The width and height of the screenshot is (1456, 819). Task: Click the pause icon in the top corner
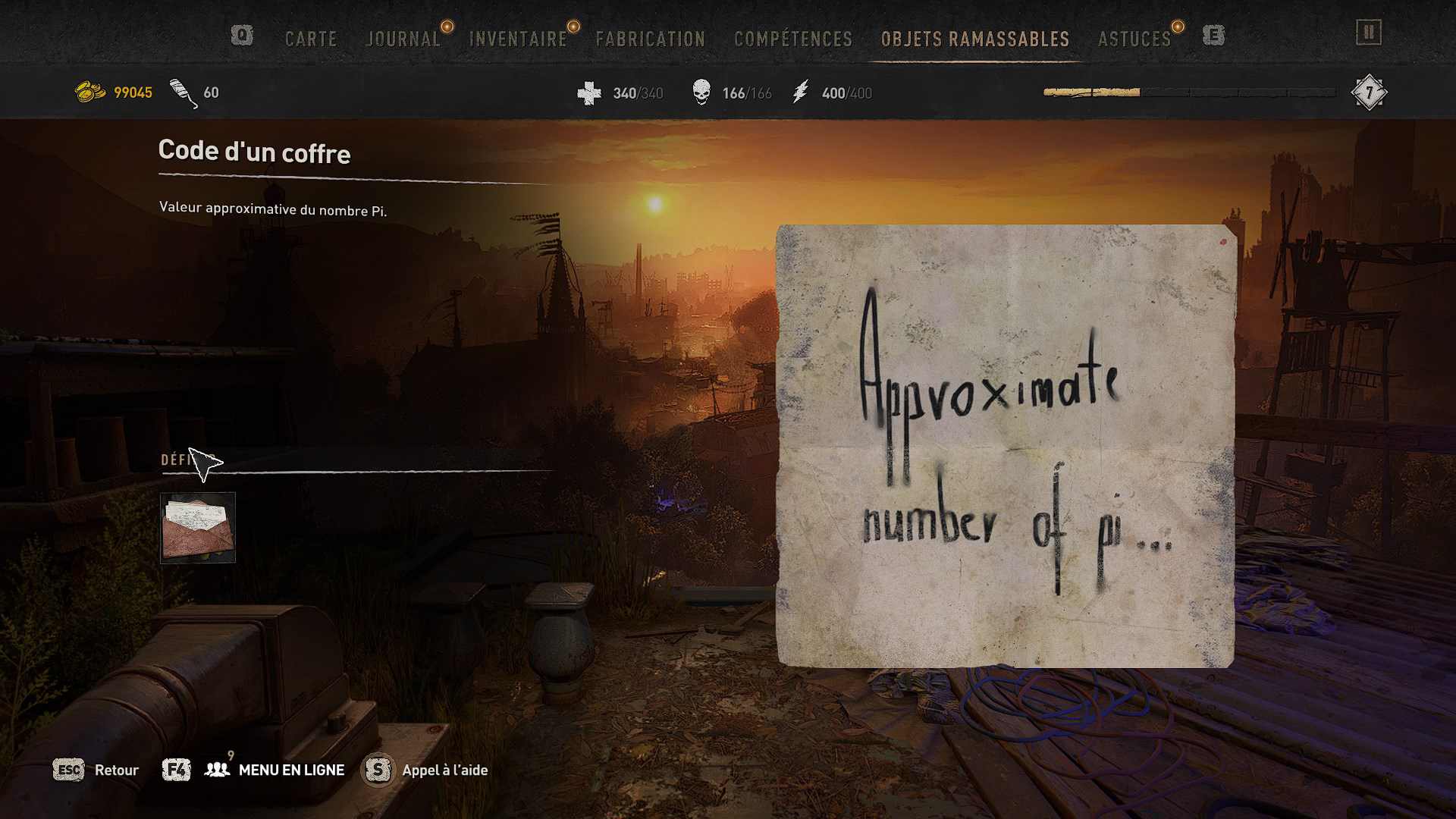coord(1369,33)
